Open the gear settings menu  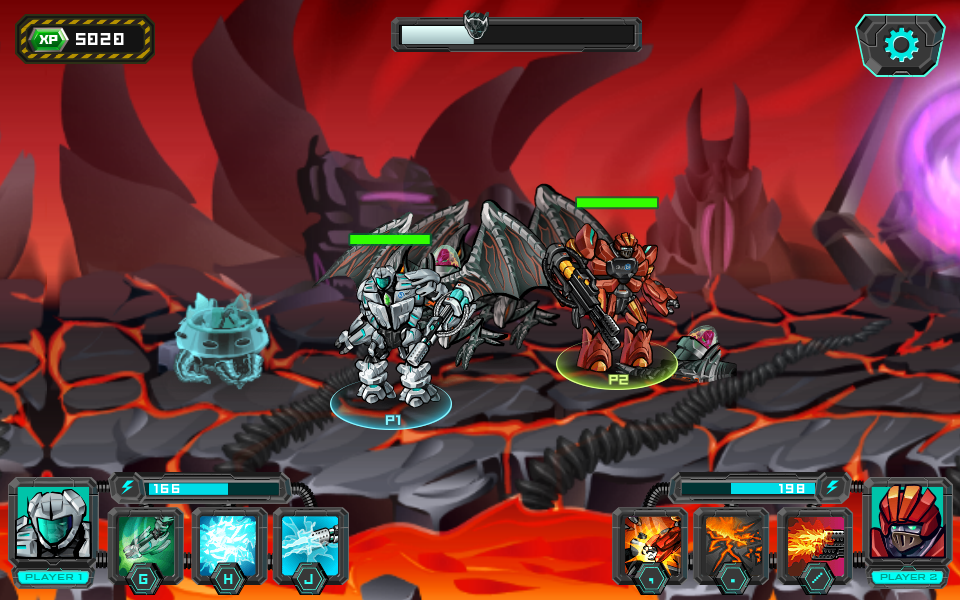coord(900,44)
